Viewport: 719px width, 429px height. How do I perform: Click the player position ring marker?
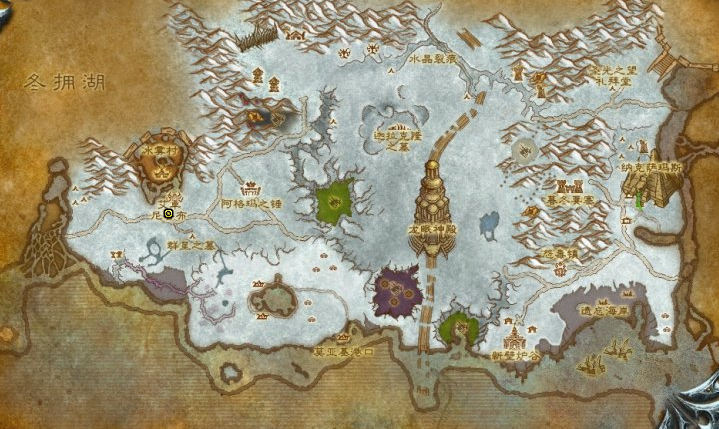click(x=169, y=213)
